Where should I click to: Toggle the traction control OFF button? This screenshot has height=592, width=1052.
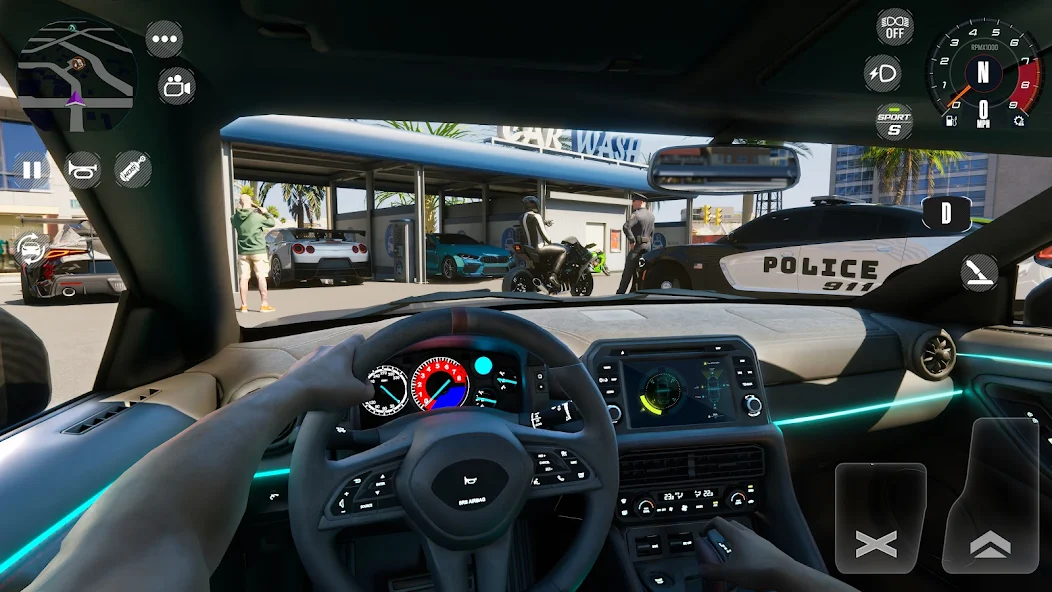coord(894,27)
